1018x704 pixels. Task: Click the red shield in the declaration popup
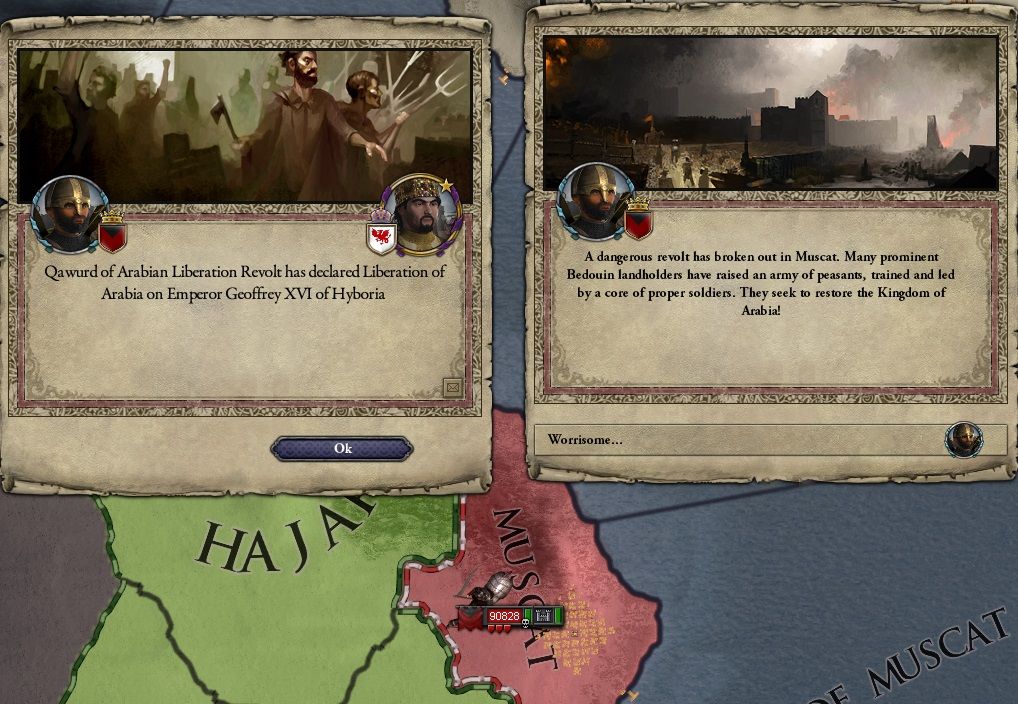(x=113, y=237)
